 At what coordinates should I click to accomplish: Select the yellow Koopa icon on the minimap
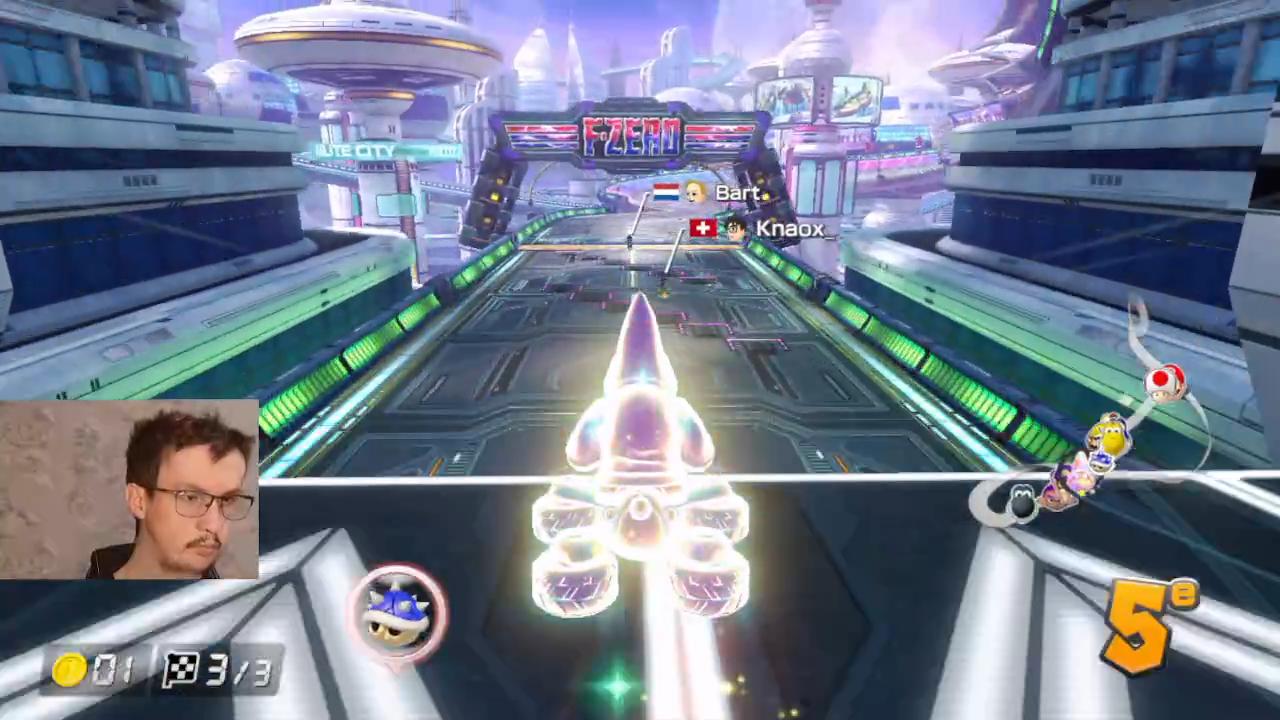coord(1113,436)
